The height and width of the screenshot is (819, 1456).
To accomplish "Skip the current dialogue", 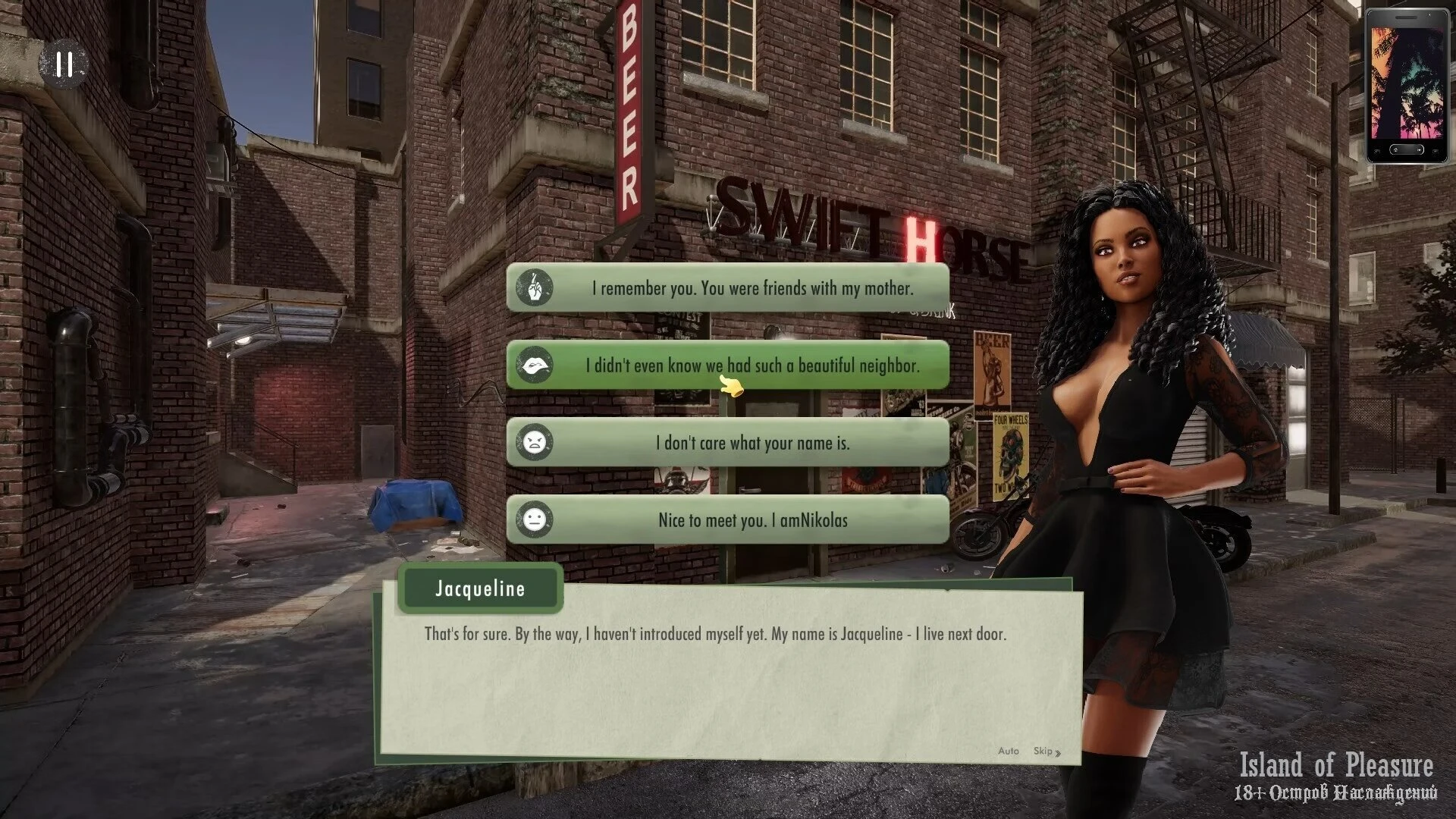I will [1046, 751].
